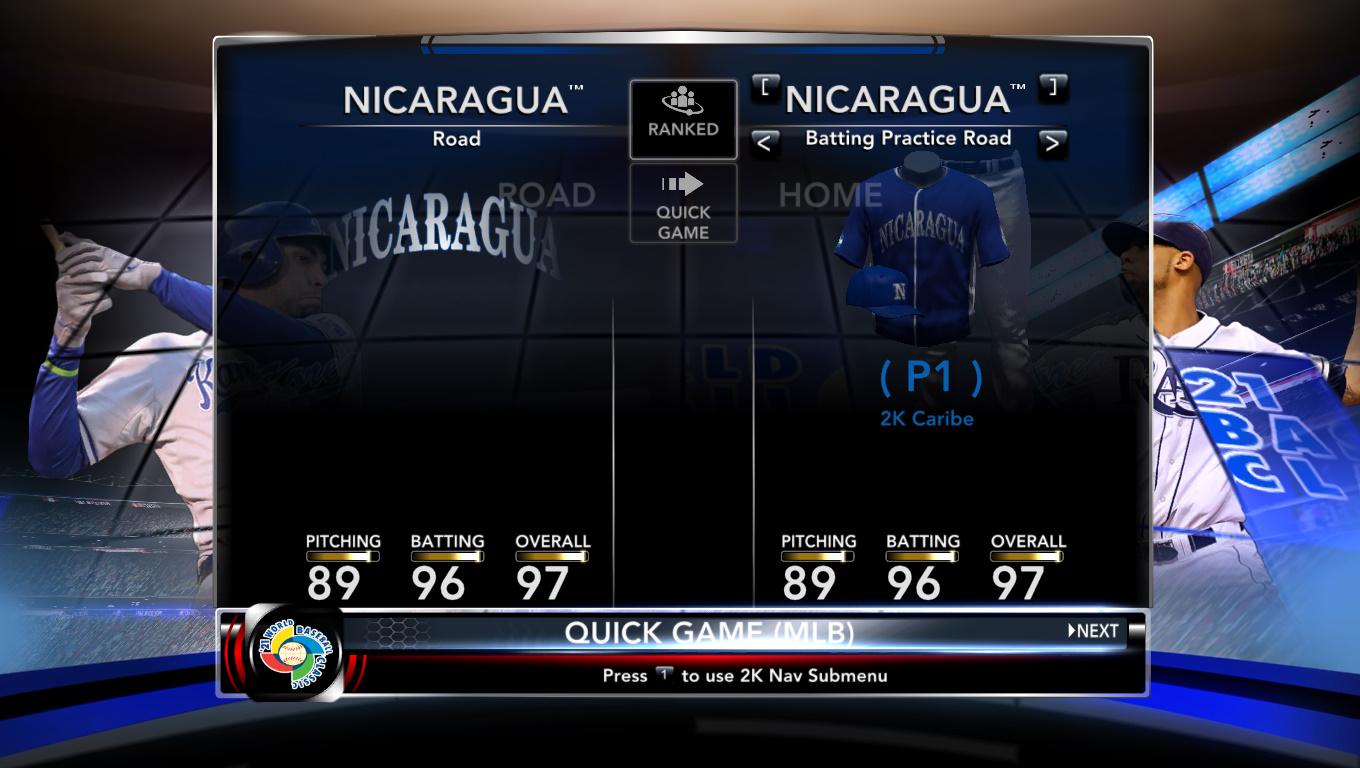Show the next uniform with right arrow
Image resolution: width=1360 pixels, height=768 pixels.
click(x=1051, y=143)
